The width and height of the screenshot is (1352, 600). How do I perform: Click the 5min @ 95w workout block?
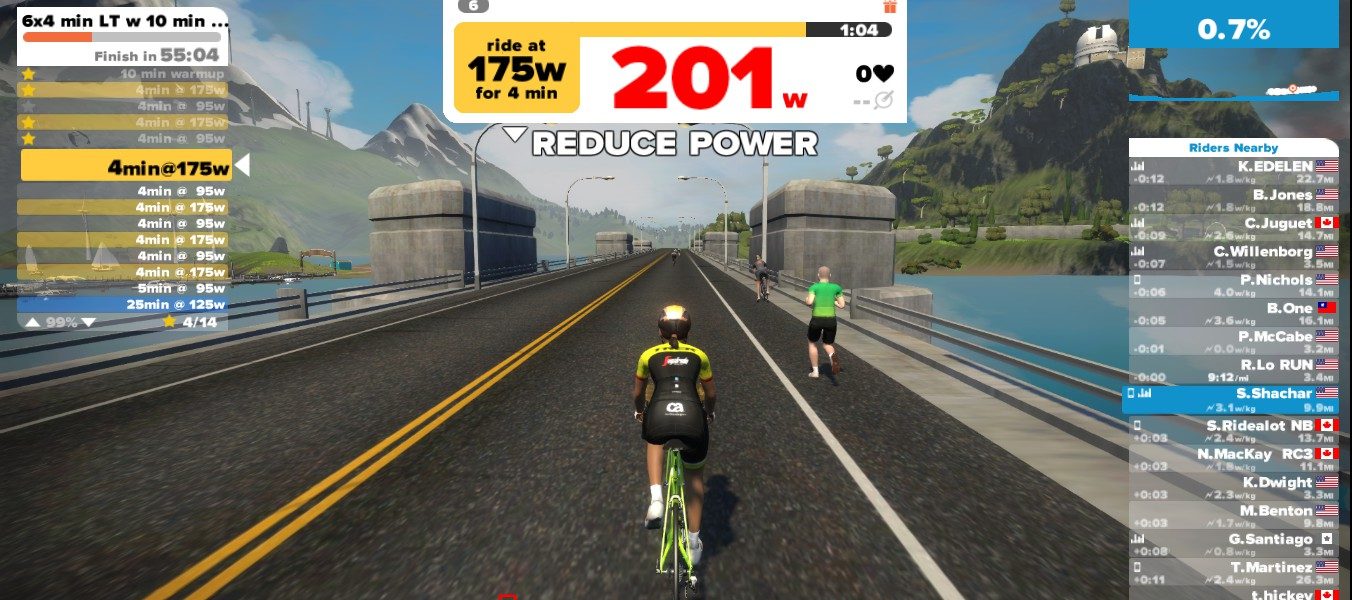point(124,288)
